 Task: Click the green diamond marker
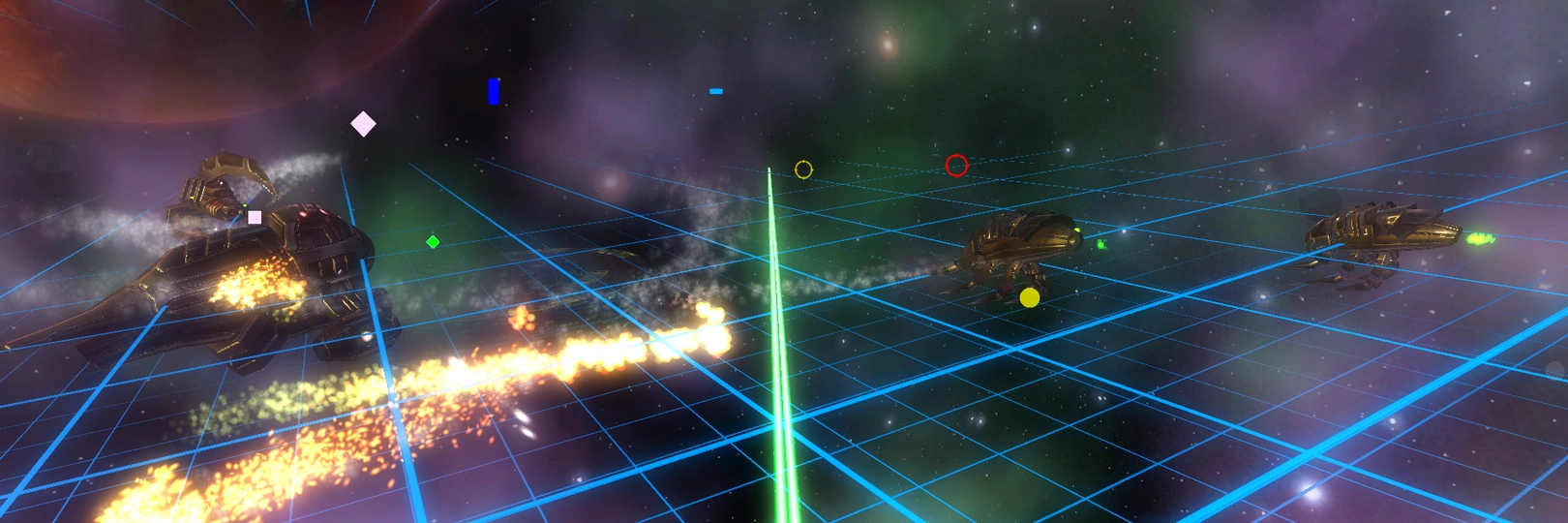point(433,242)
